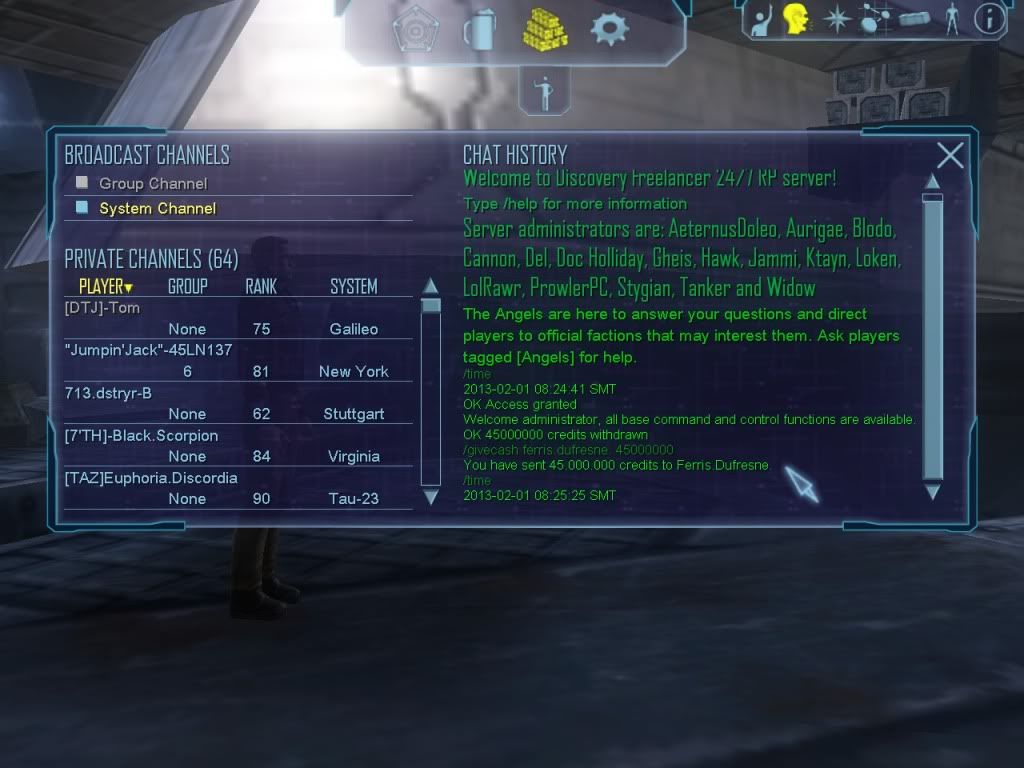Open the equipment dealer gear icon
The height and width of the screenshot is (768, 1024).
(x=609, y=29)
